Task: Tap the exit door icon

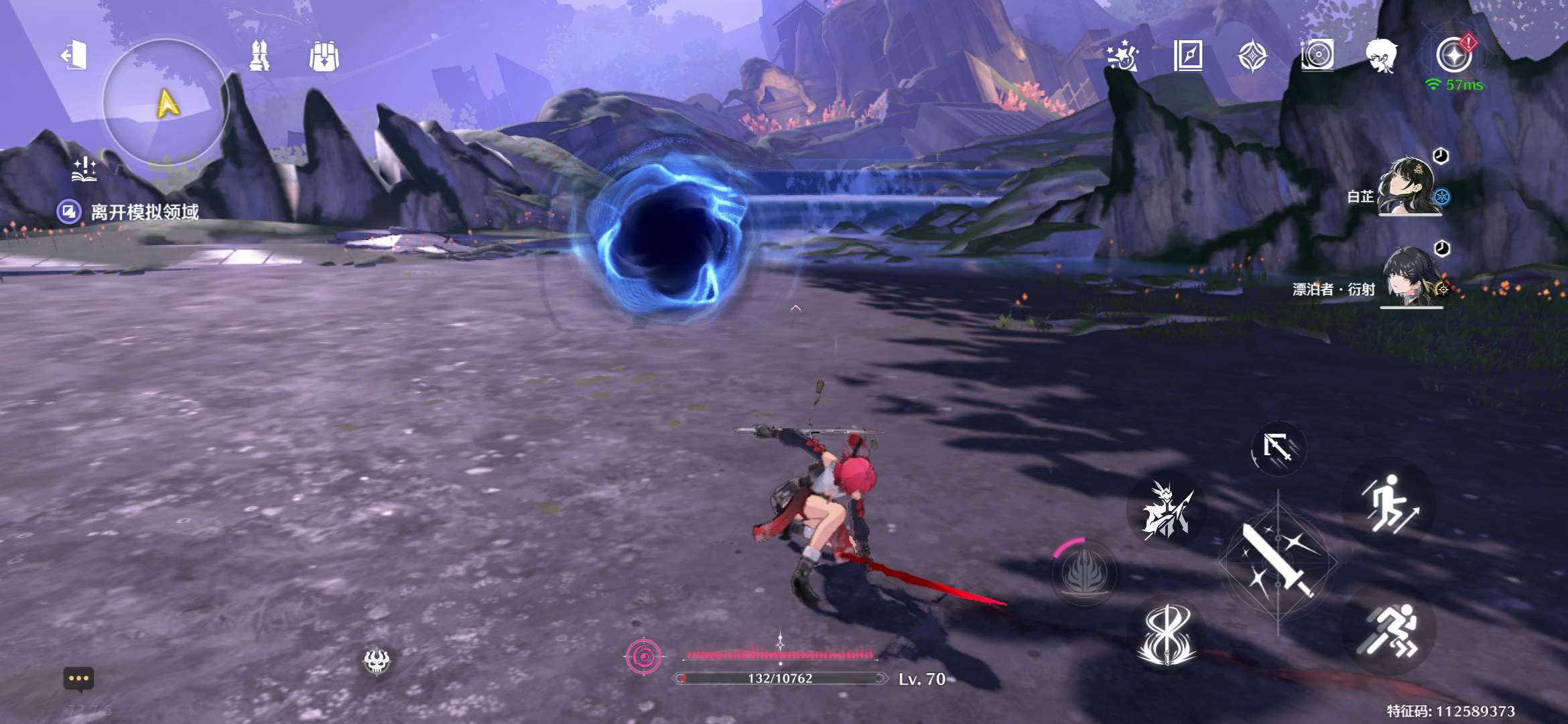Action: point(74,55)
